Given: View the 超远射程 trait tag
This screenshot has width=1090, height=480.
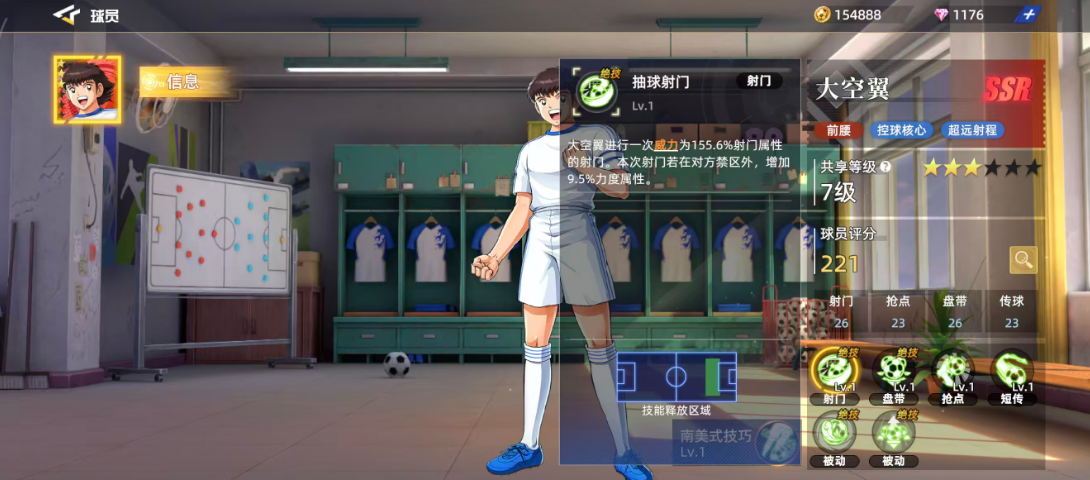Looking at the screenshot, I should click(974, 130).
